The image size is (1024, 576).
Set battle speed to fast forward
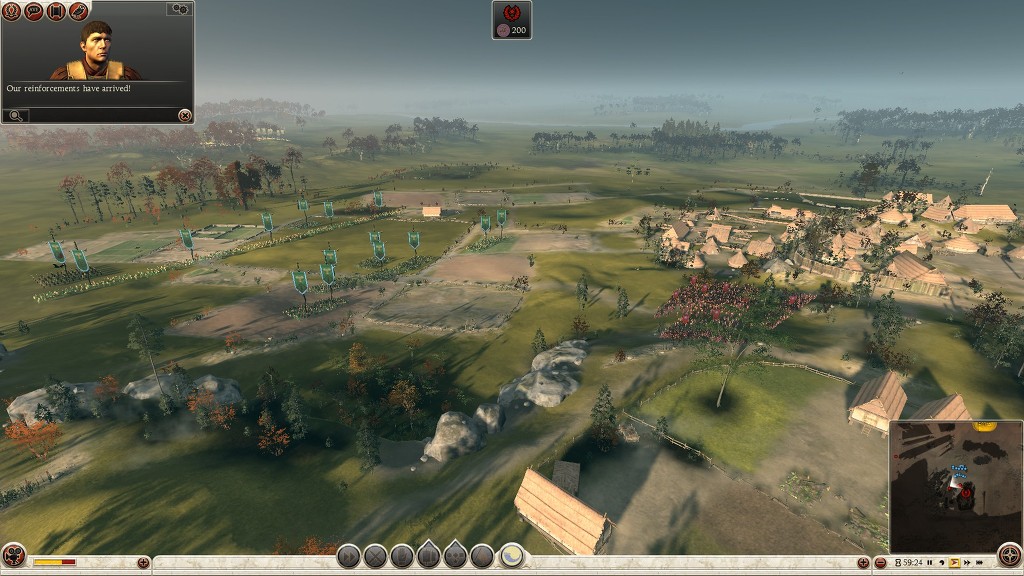(967, 564)
